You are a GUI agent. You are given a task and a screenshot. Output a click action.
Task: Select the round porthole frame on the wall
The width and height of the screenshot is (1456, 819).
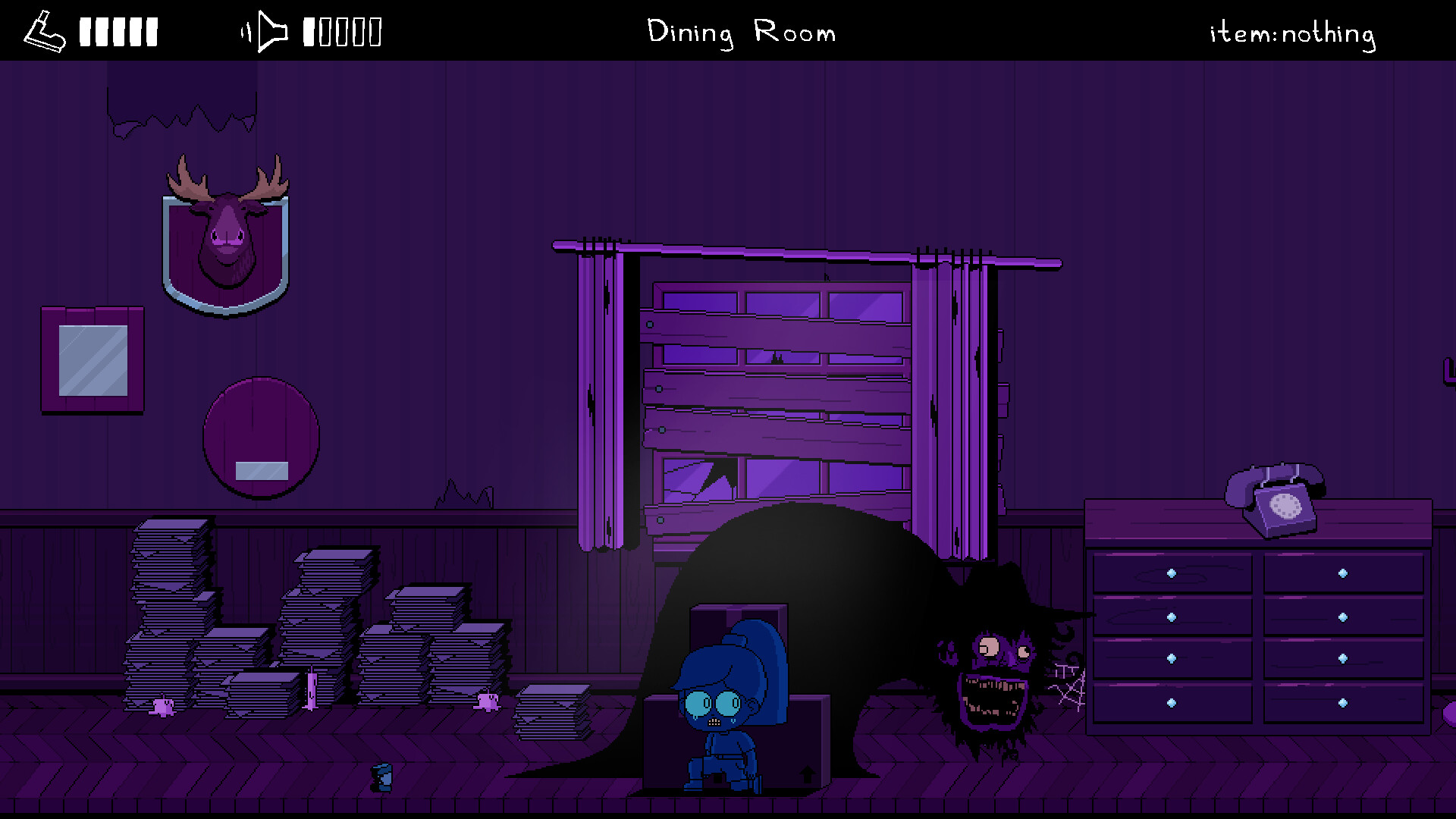pyautogui.click(x=261, y=436)
